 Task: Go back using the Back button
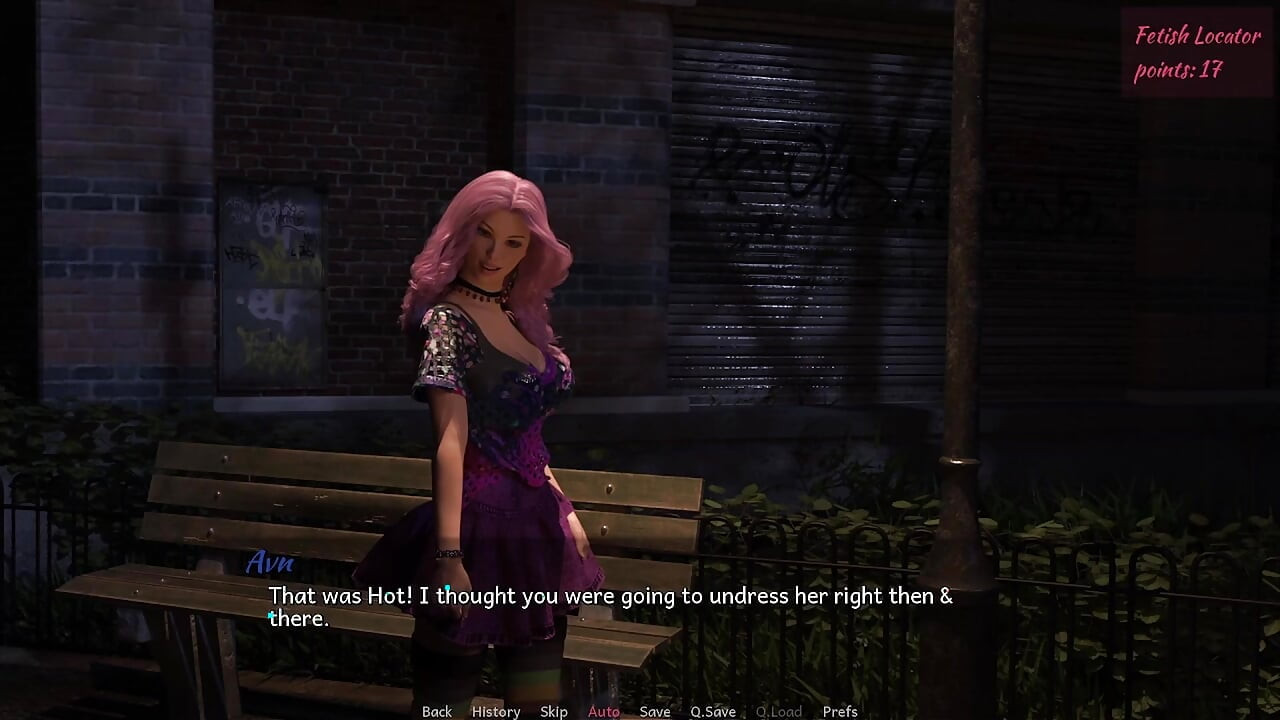point(437,712)
